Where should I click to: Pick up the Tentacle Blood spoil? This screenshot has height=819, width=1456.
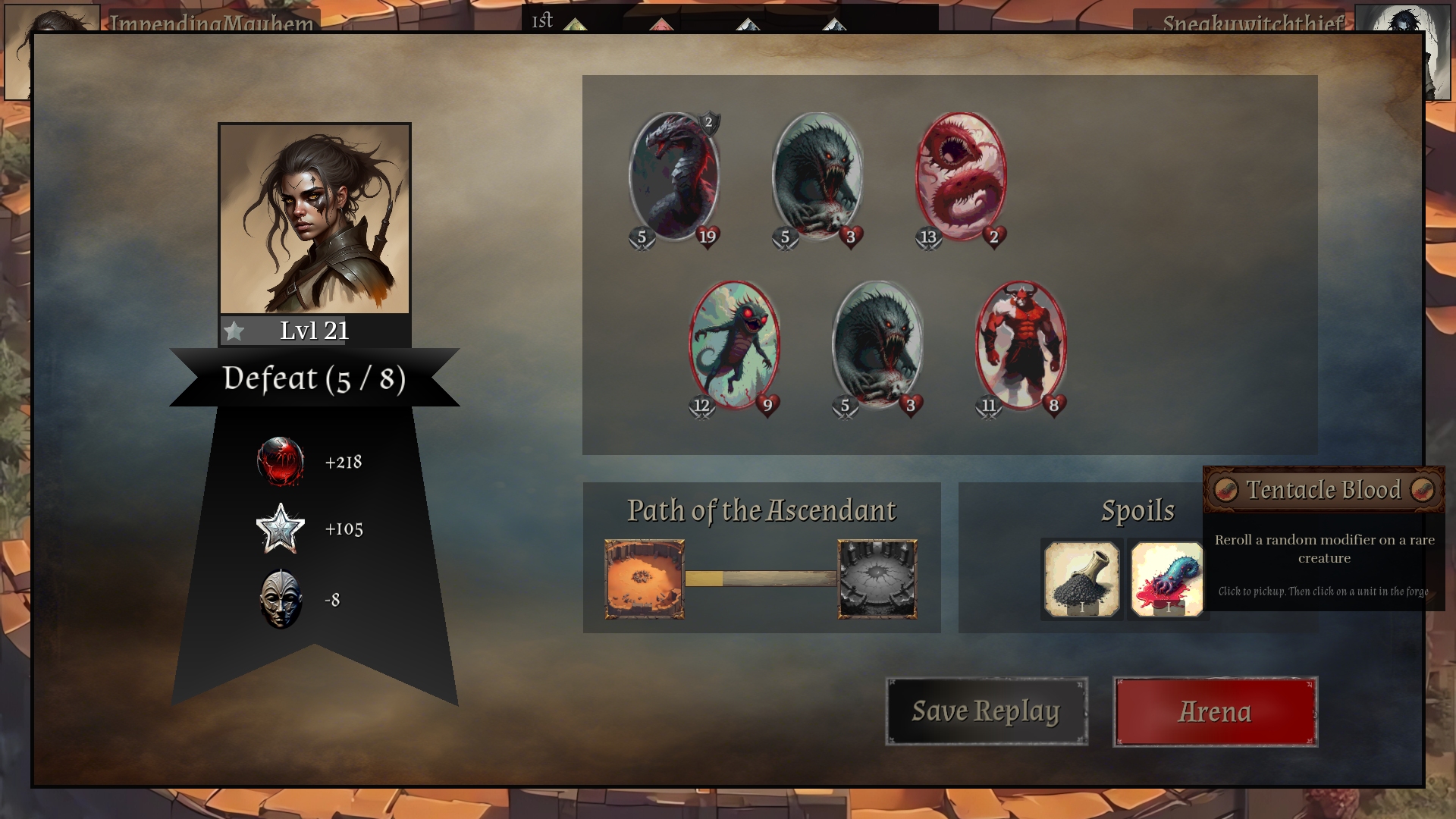point(1166,579)
